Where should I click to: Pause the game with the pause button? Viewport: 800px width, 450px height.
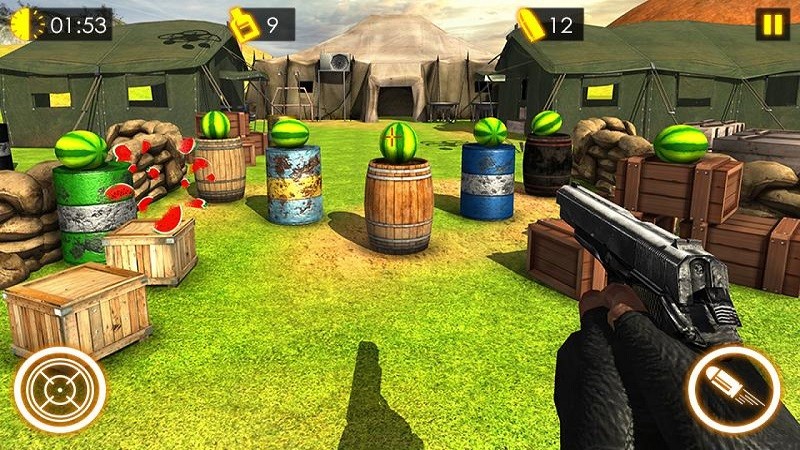[771, 24]
